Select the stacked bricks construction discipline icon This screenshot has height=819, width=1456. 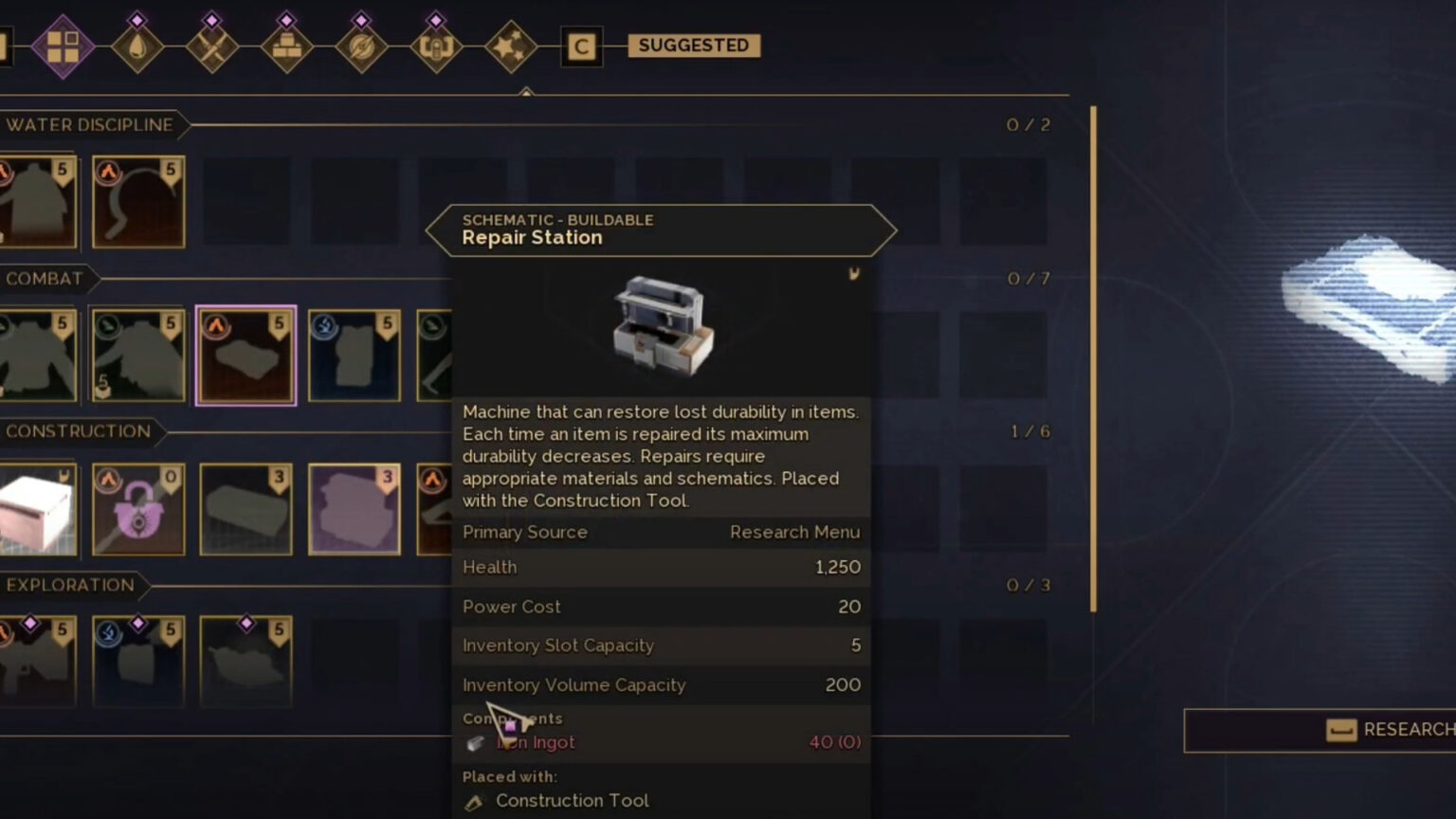(x=286, y=45)
